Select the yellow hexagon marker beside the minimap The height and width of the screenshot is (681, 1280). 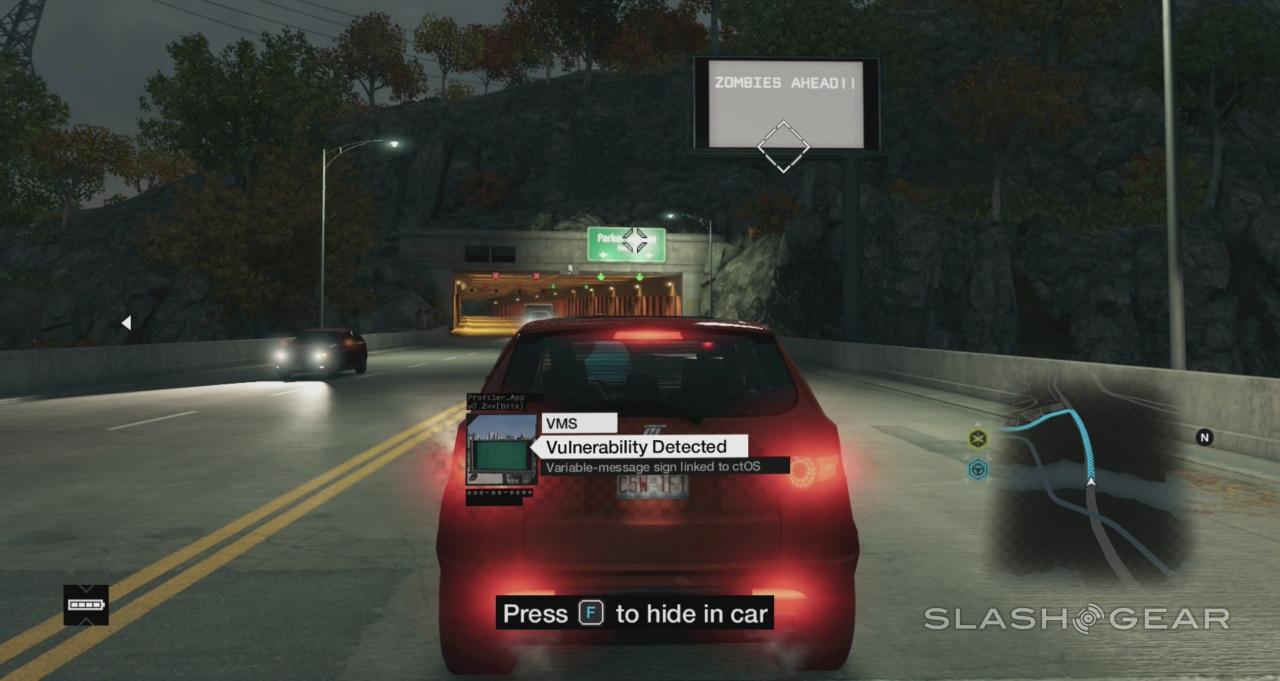tap(978, 438)
